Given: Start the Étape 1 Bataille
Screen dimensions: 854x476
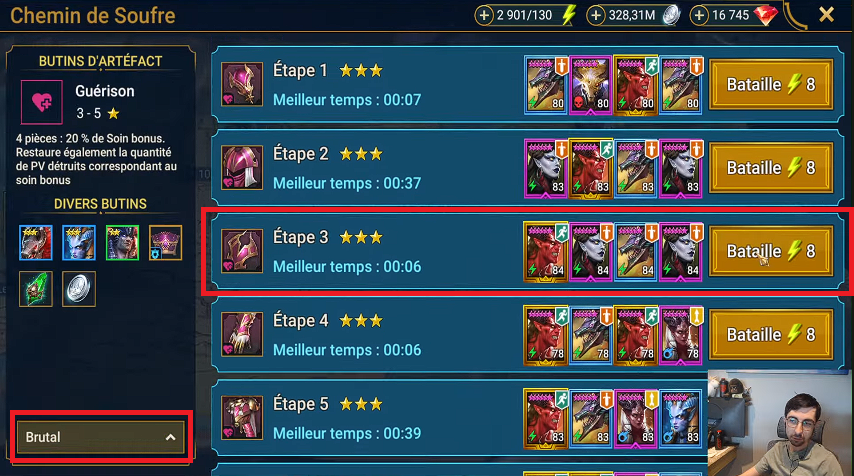Looking at the screenshot, I should (770, 85).
